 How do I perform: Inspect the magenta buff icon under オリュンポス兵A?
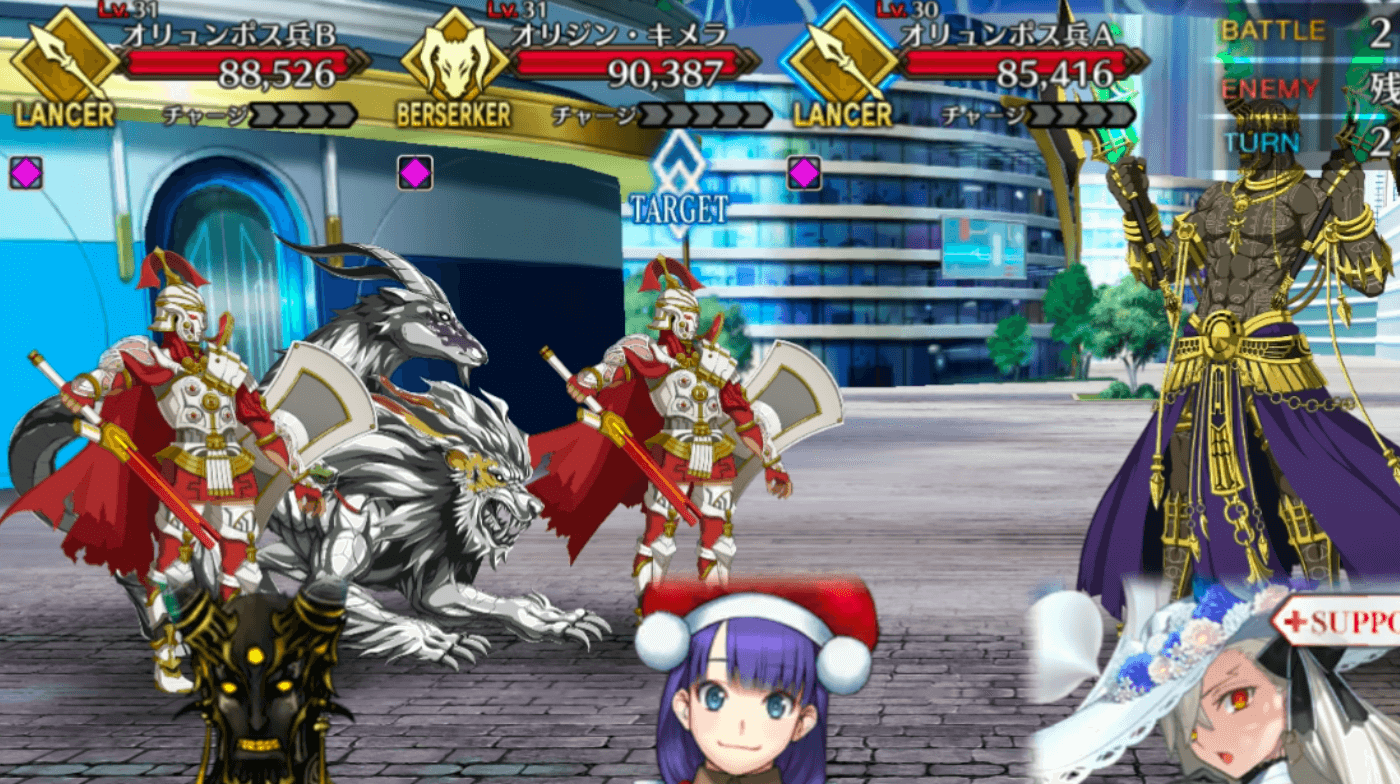(804, 173)
